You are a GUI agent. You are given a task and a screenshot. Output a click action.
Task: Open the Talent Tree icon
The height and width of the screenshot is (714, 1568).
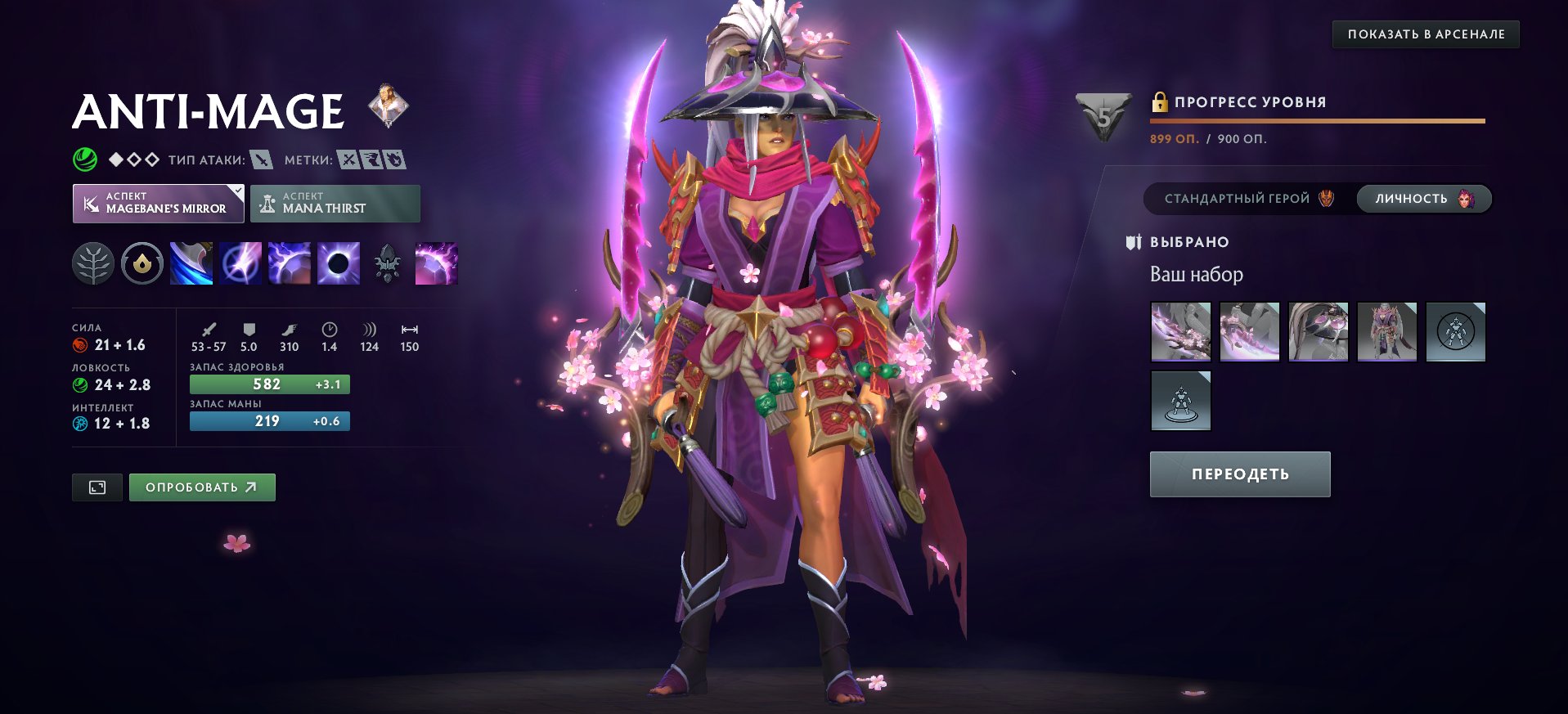tap(93, 263)
